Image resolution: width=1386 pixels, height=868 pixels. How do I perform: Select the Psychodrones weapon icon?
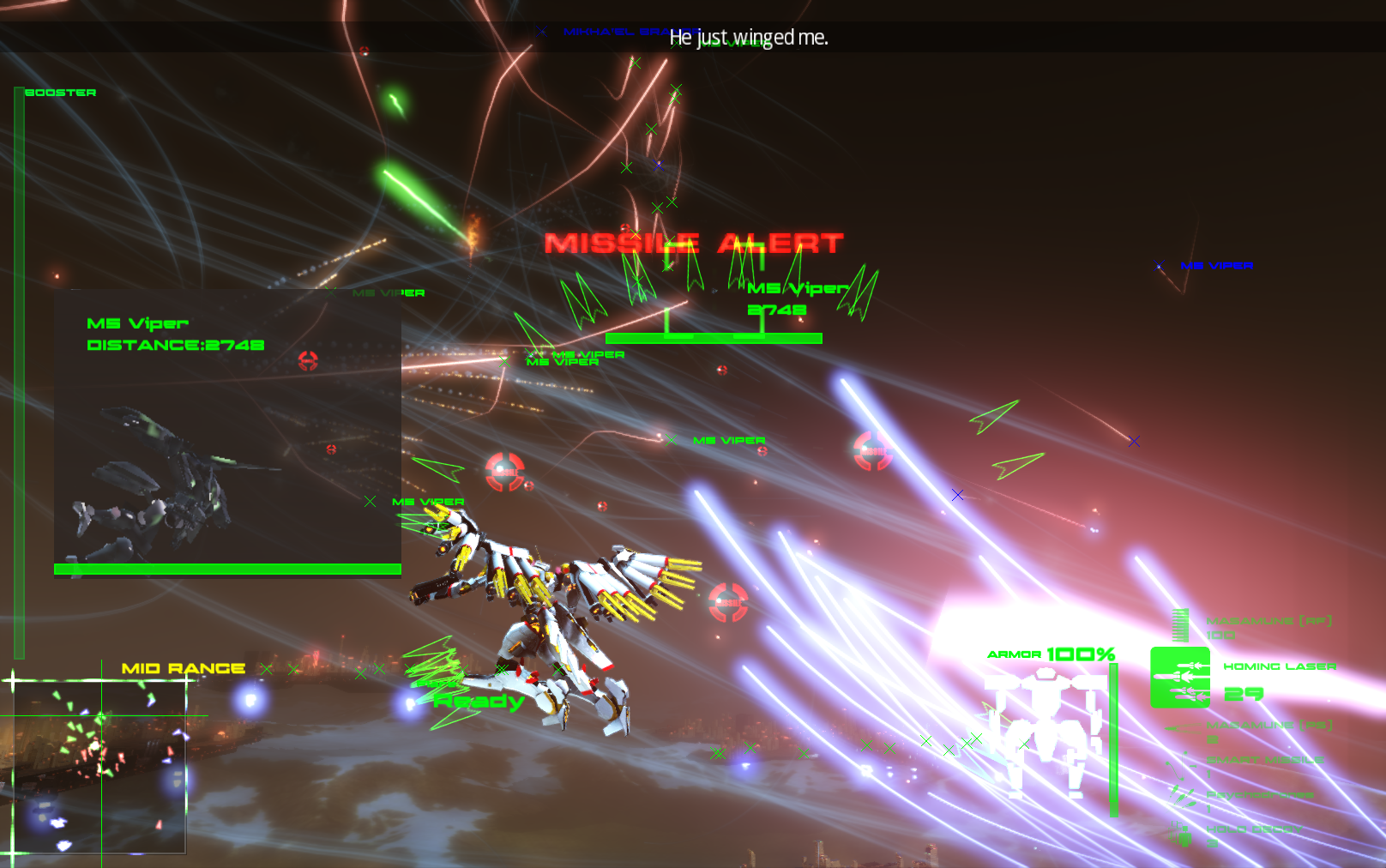pos(1181,799)
